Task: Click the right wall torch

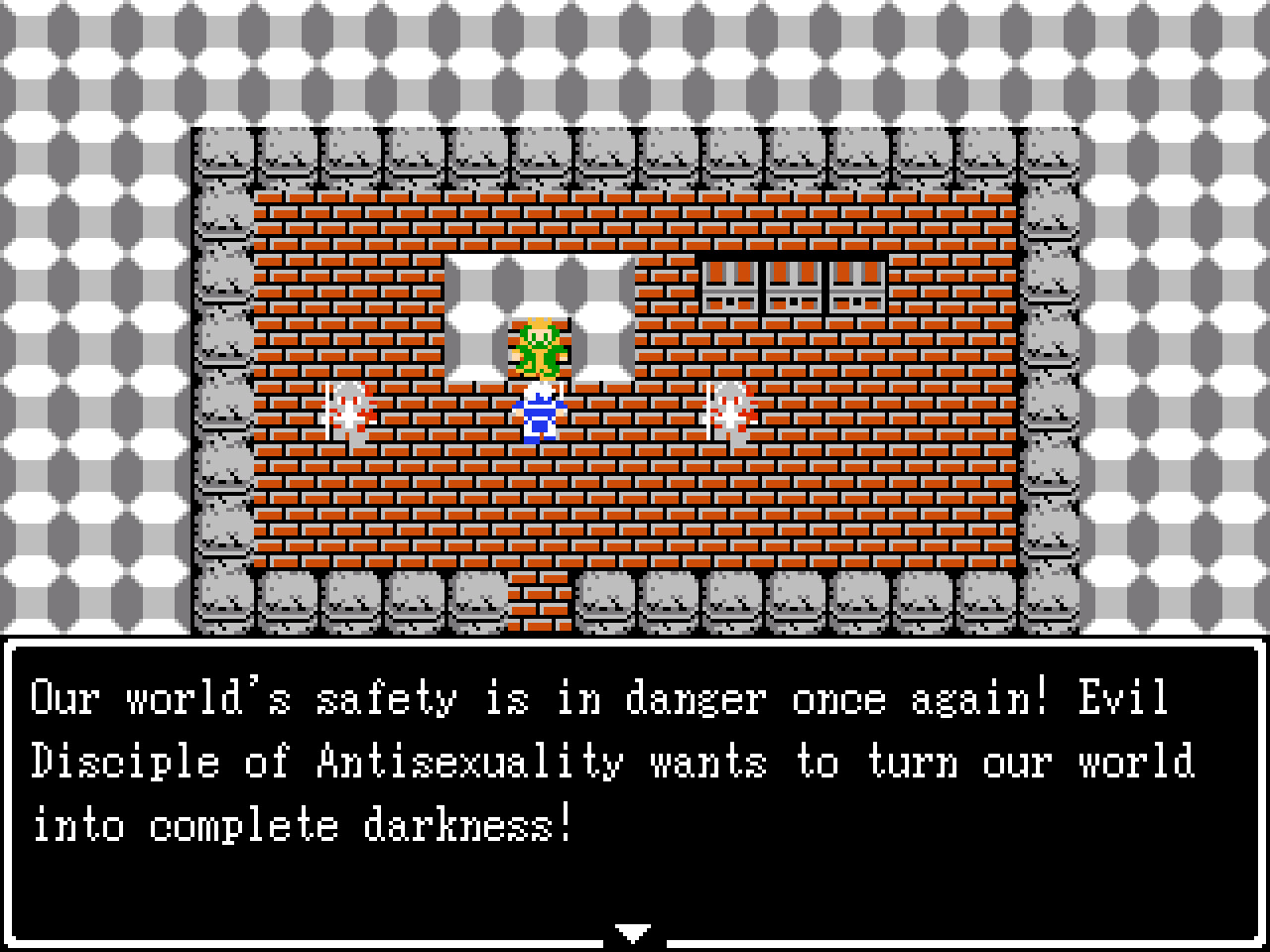Action: [x=729, y=409]
